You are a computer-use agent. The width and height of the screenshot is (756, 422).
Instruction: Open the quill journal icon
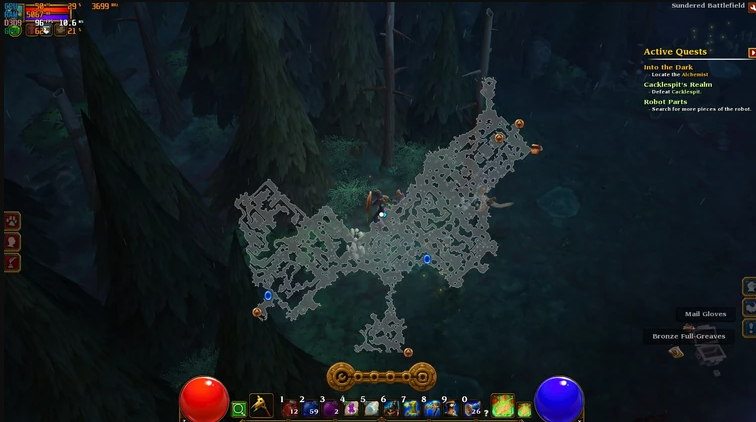(x=12, y=262)
